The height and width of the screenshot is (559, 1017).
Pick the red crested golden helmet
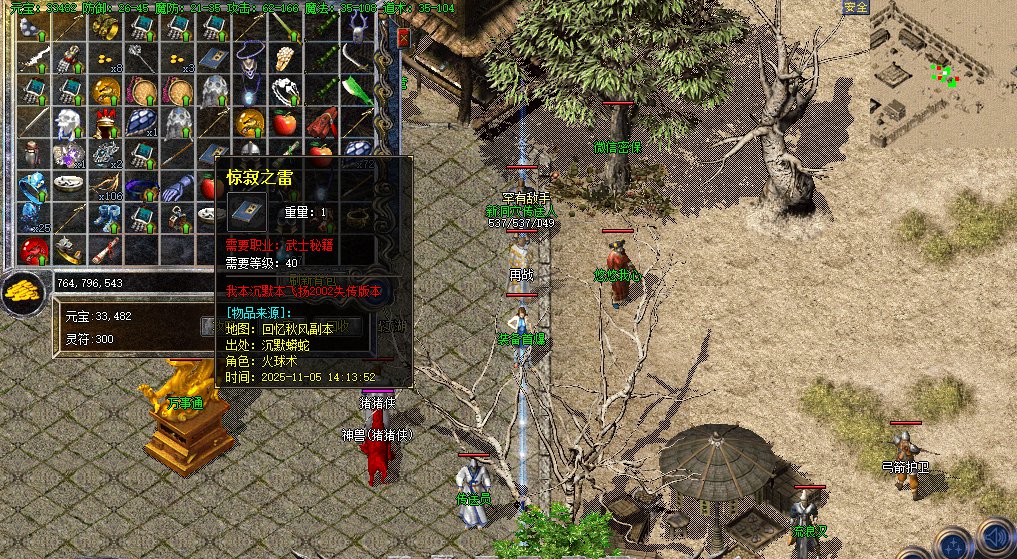coord(105,123)
